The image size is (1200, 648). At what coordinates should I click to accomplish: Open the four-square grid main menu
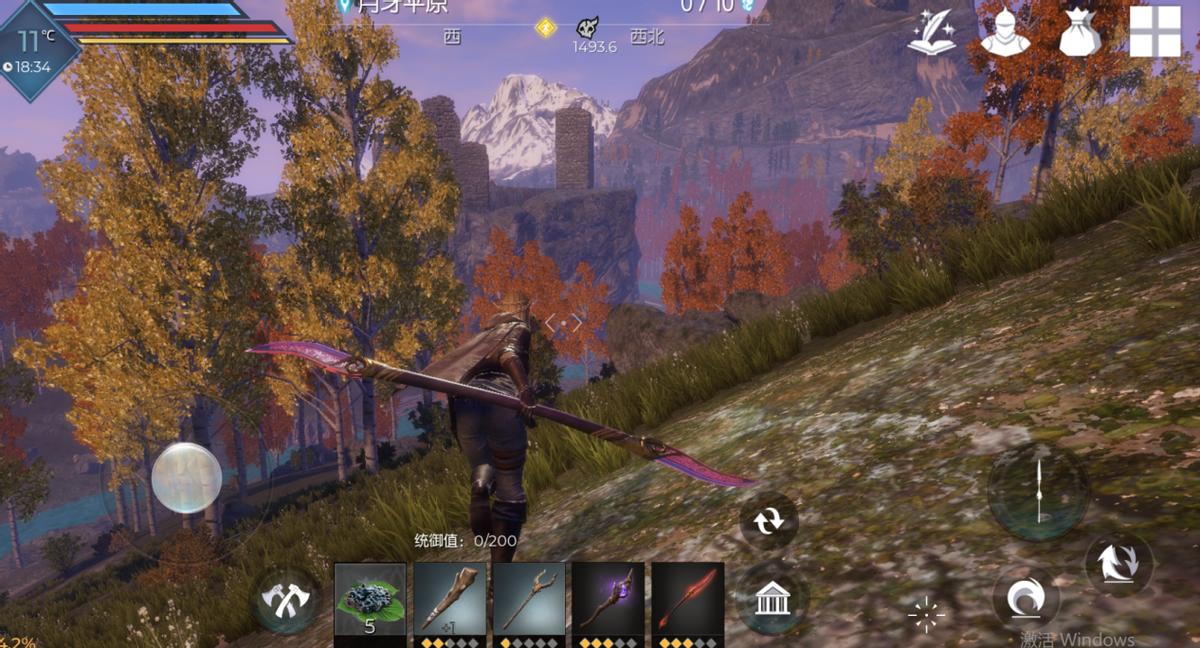coord(1155,32)
